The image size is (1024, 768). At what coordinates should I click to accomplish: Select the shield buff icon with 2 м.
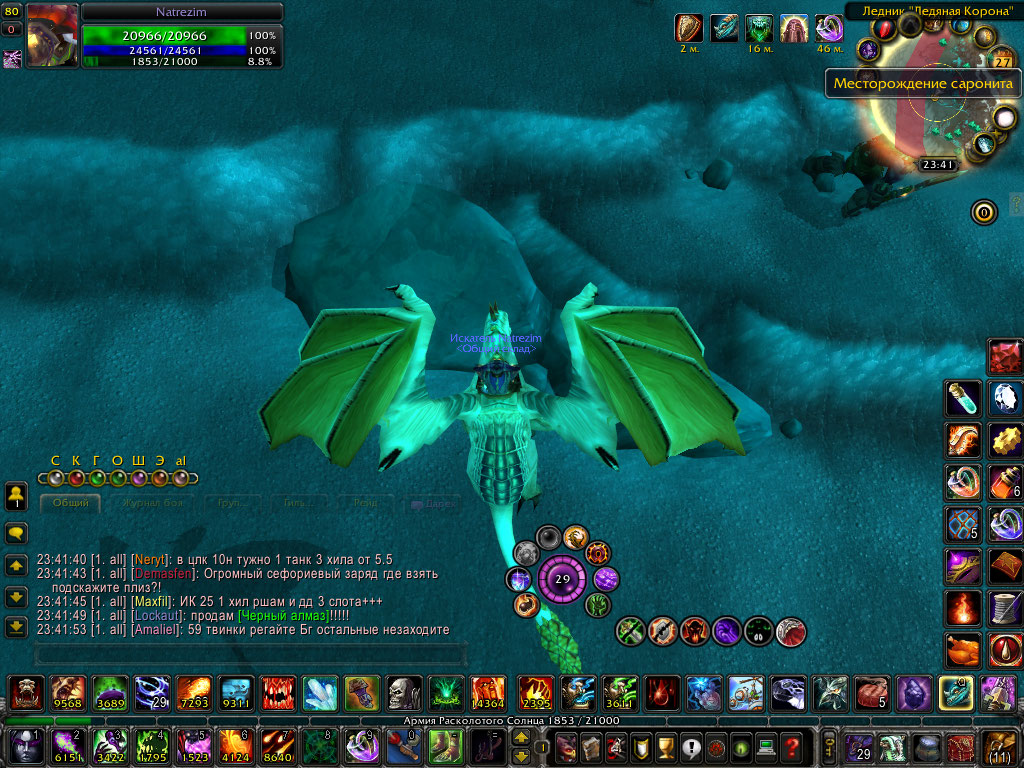click(x=690, y=28)
